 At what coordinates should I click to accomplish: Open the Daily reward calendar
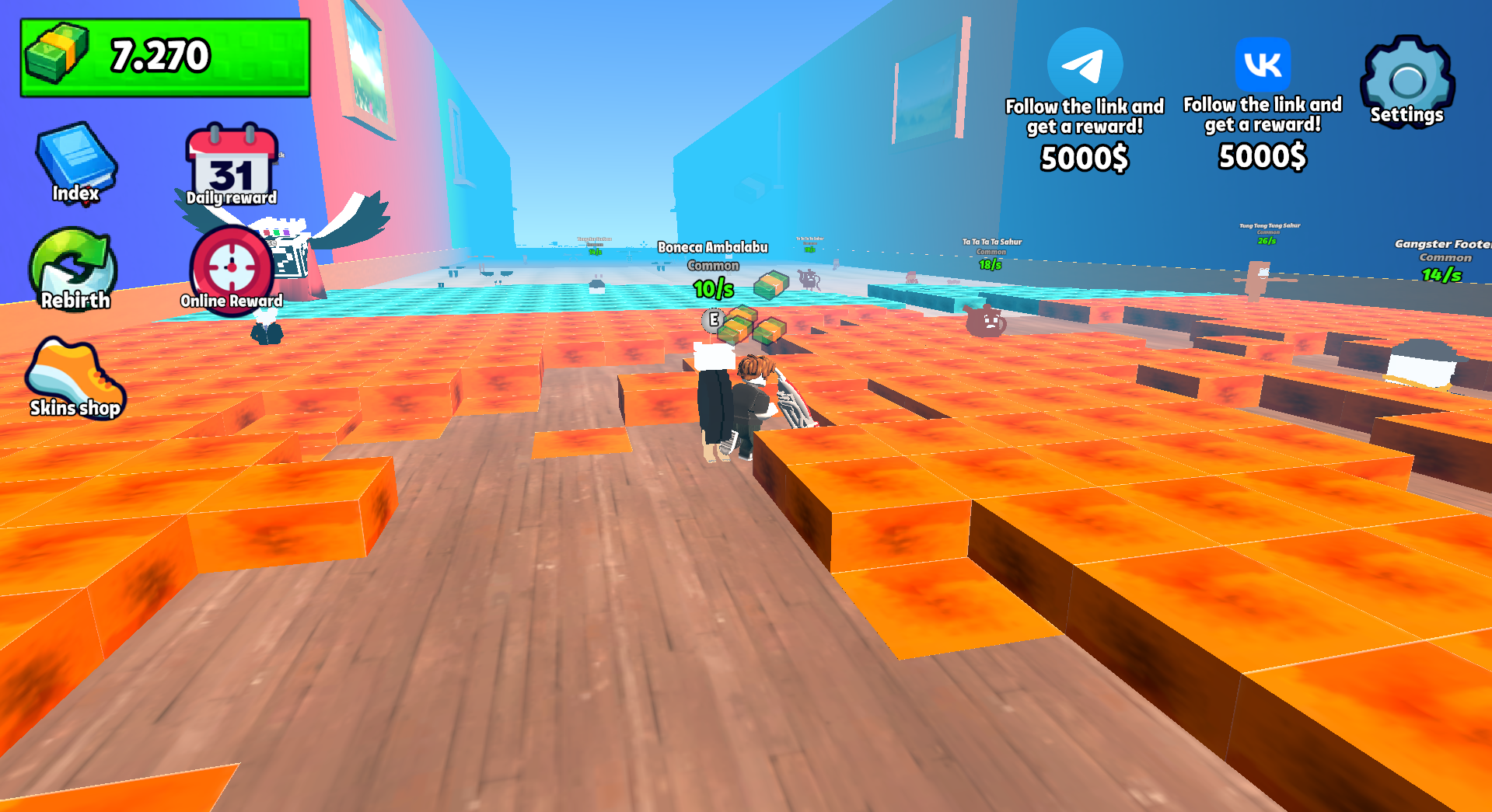click(x=230, y=162)
